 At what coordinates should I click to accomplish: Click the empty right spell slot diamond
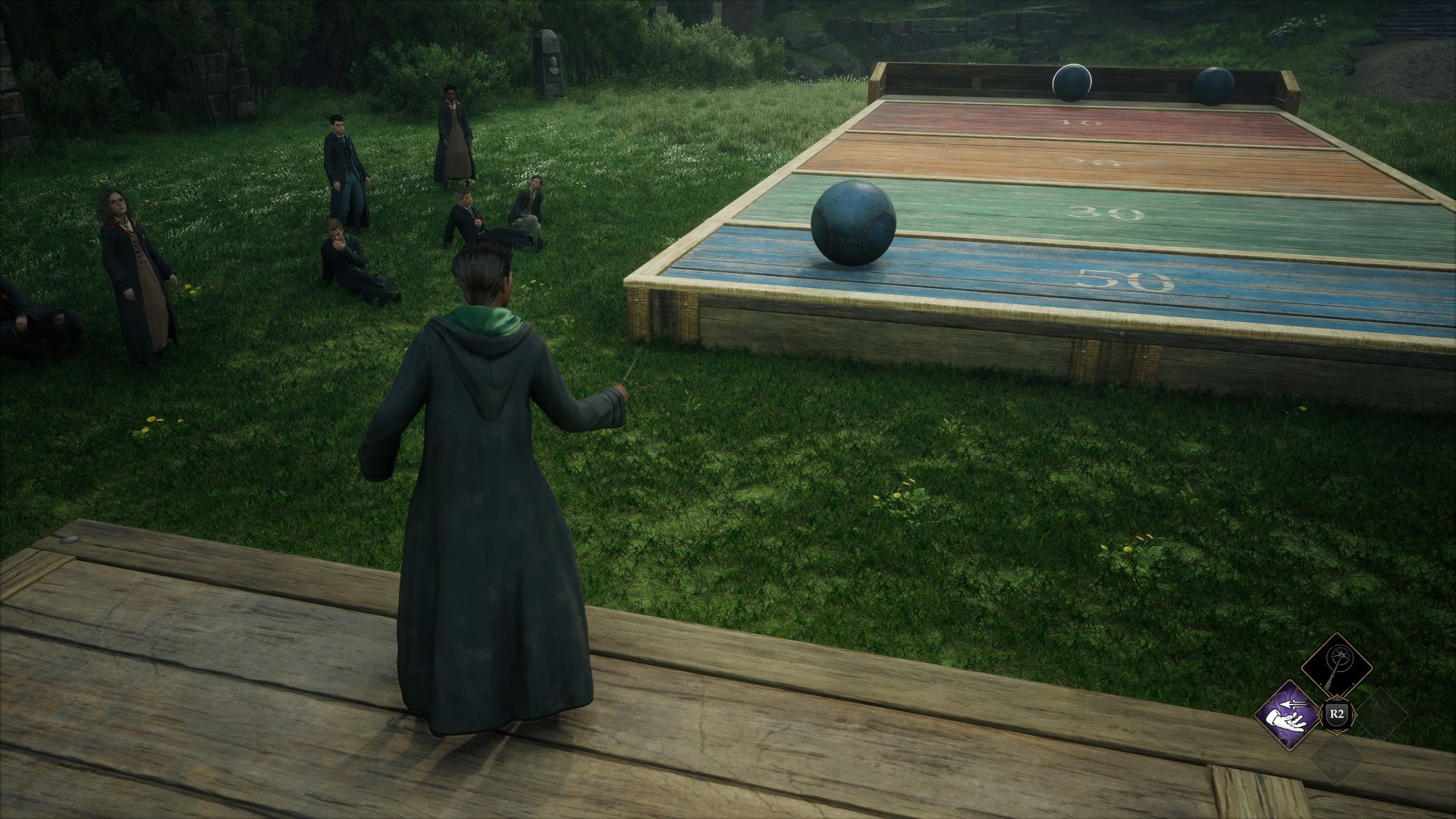tap(1385, 714)
